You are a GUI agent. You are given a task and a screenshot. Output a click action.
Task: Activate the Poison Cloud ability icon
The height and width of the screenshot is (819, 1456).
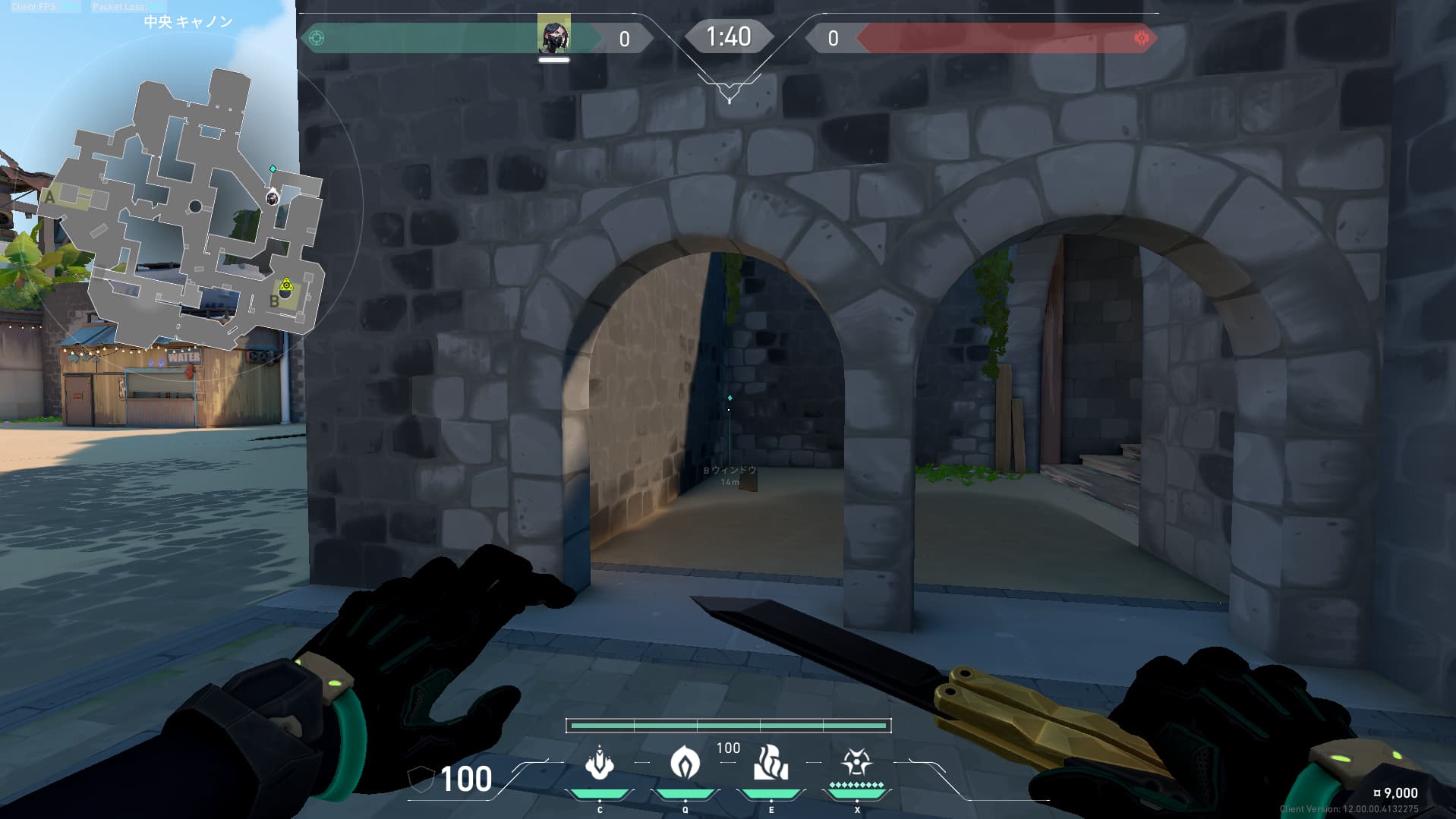pyautogui.click(x=685, y=762)
